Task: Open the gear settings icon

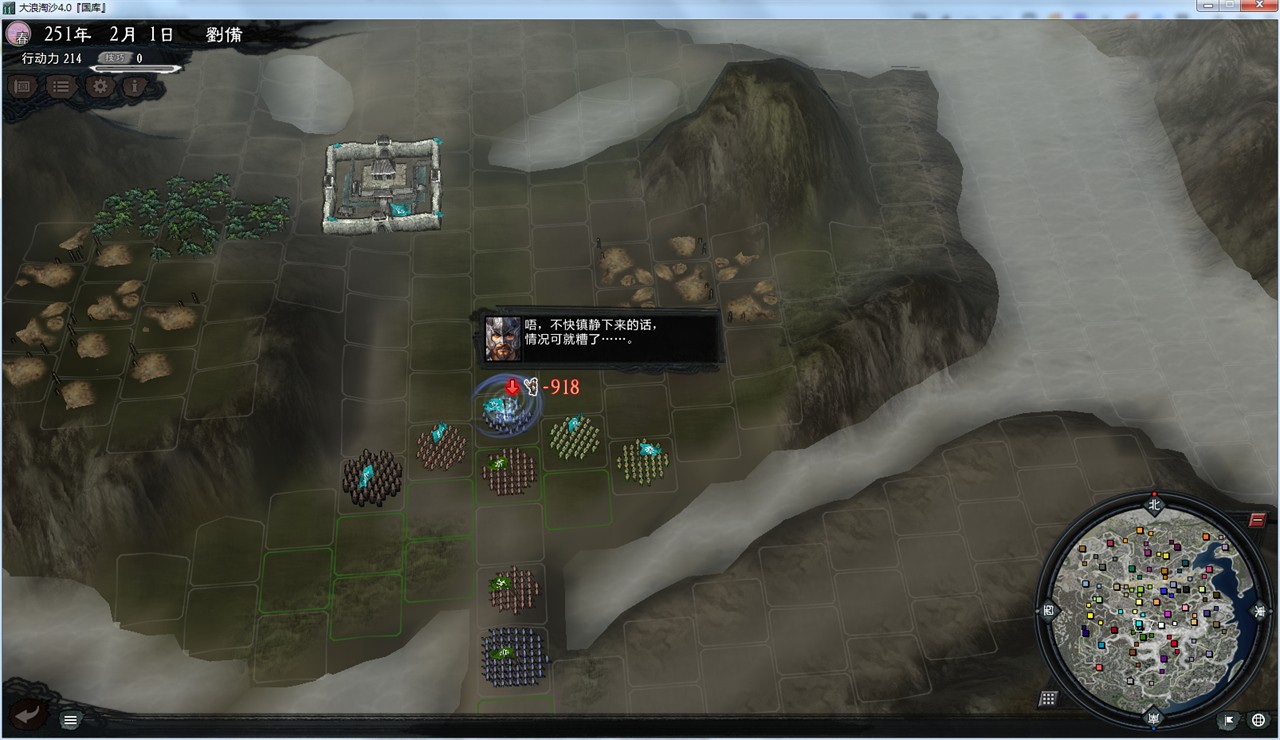Action: (99, 86)
